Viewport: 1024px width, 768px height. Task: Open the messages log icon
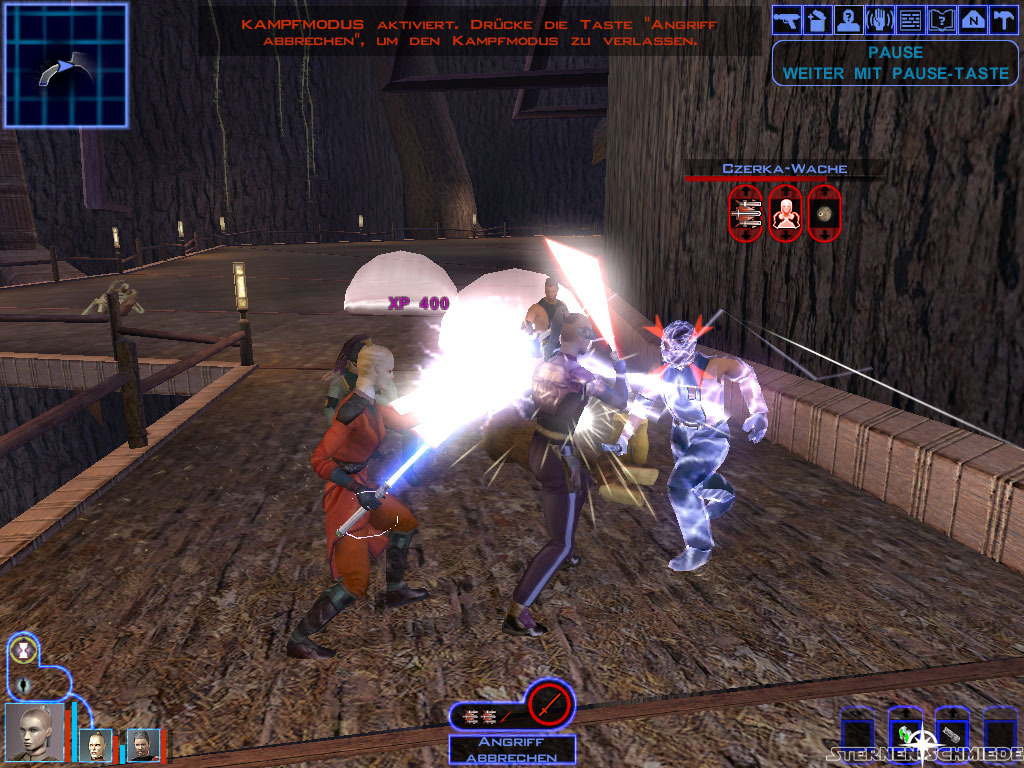pos(911,19)
